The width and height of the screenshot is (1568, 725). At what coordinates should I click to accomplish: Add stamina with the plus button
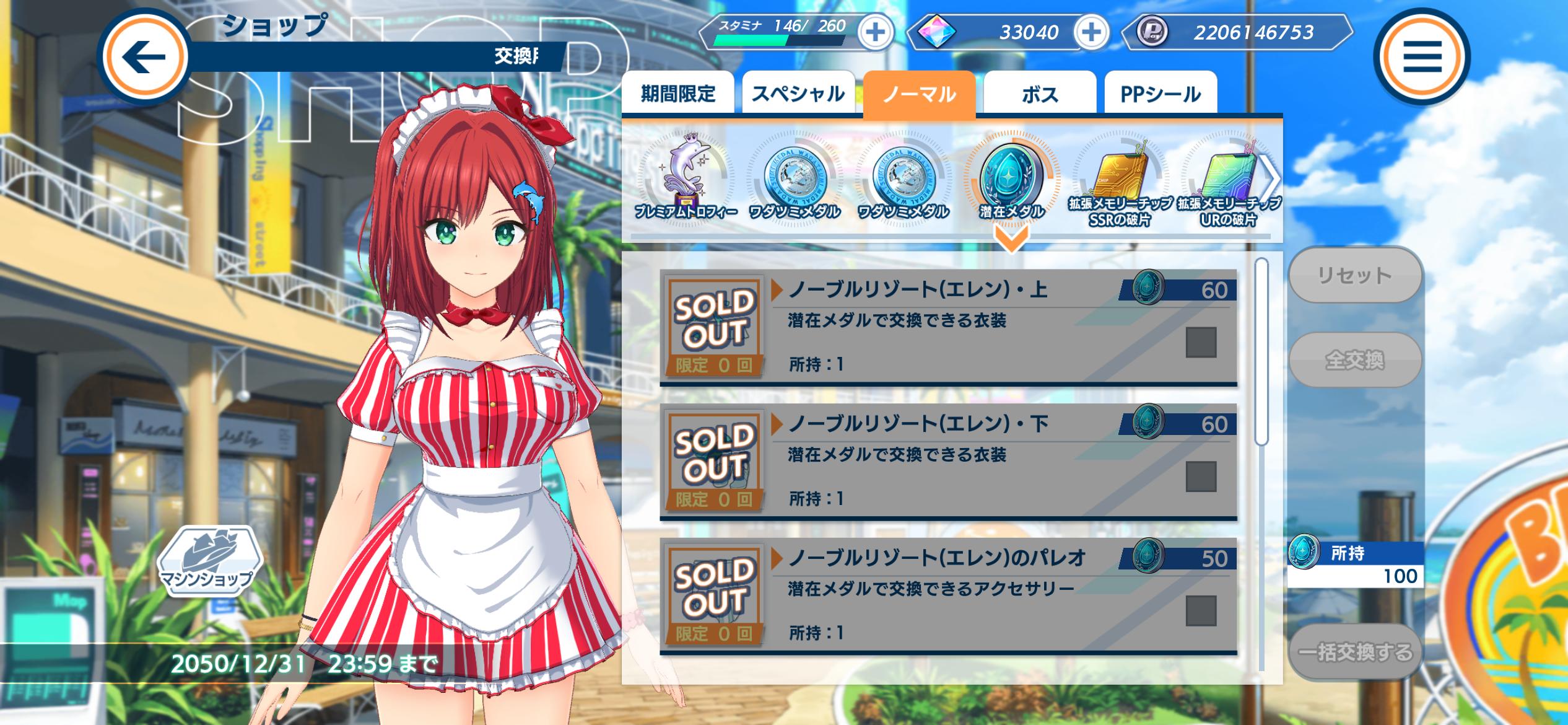(875, 32)
